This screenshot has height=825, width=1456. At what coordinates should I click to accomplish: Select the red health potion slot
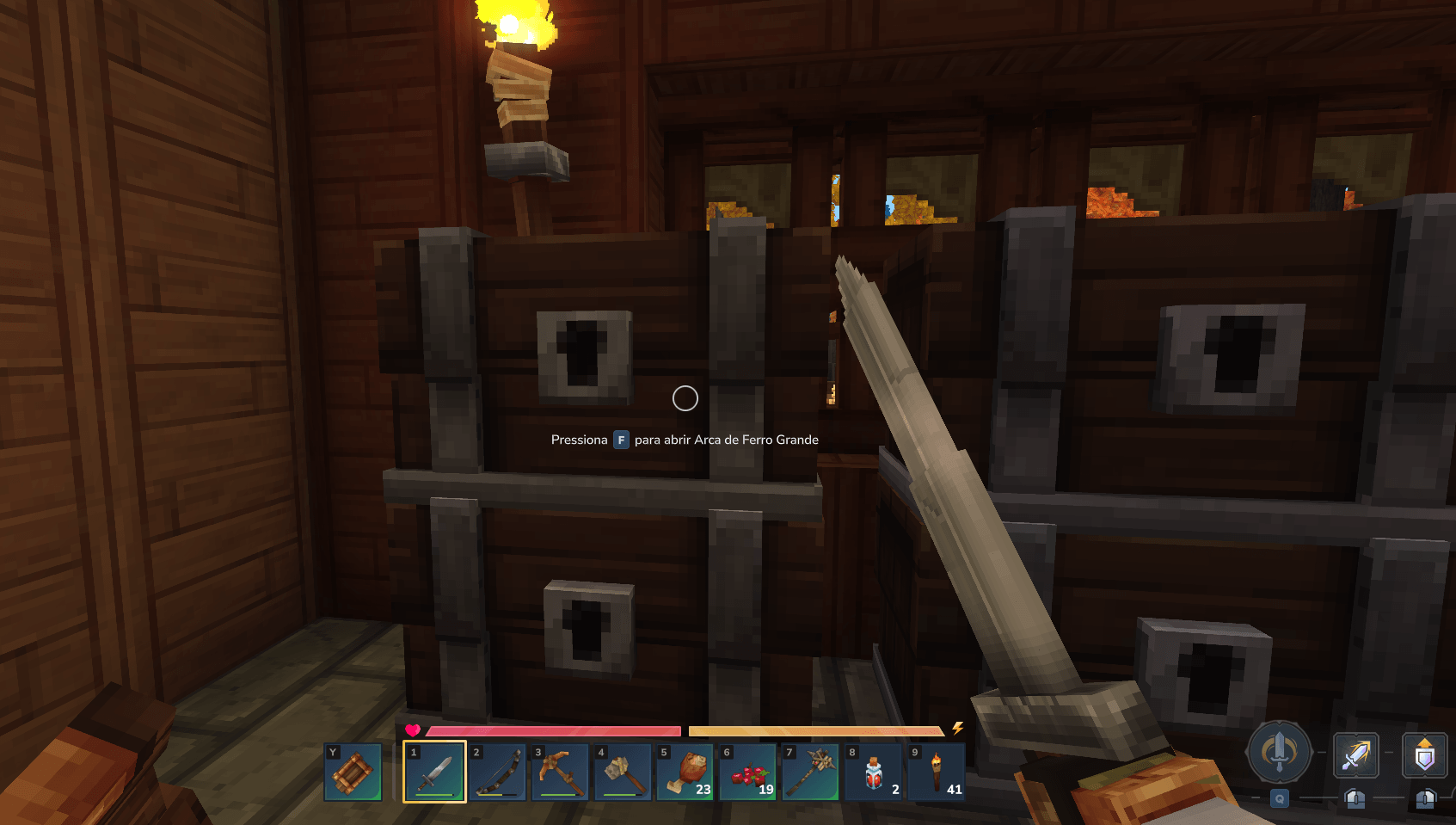[x=874, y=772]
